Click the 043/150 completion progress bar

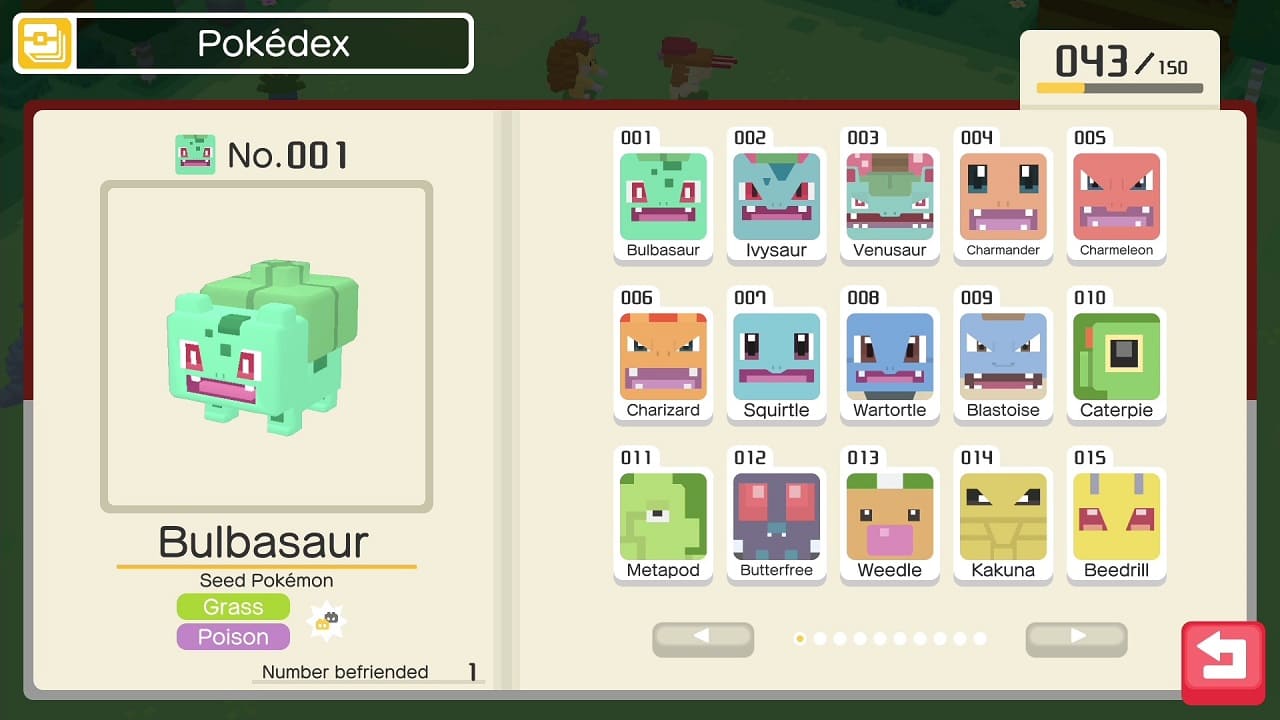1119,86
